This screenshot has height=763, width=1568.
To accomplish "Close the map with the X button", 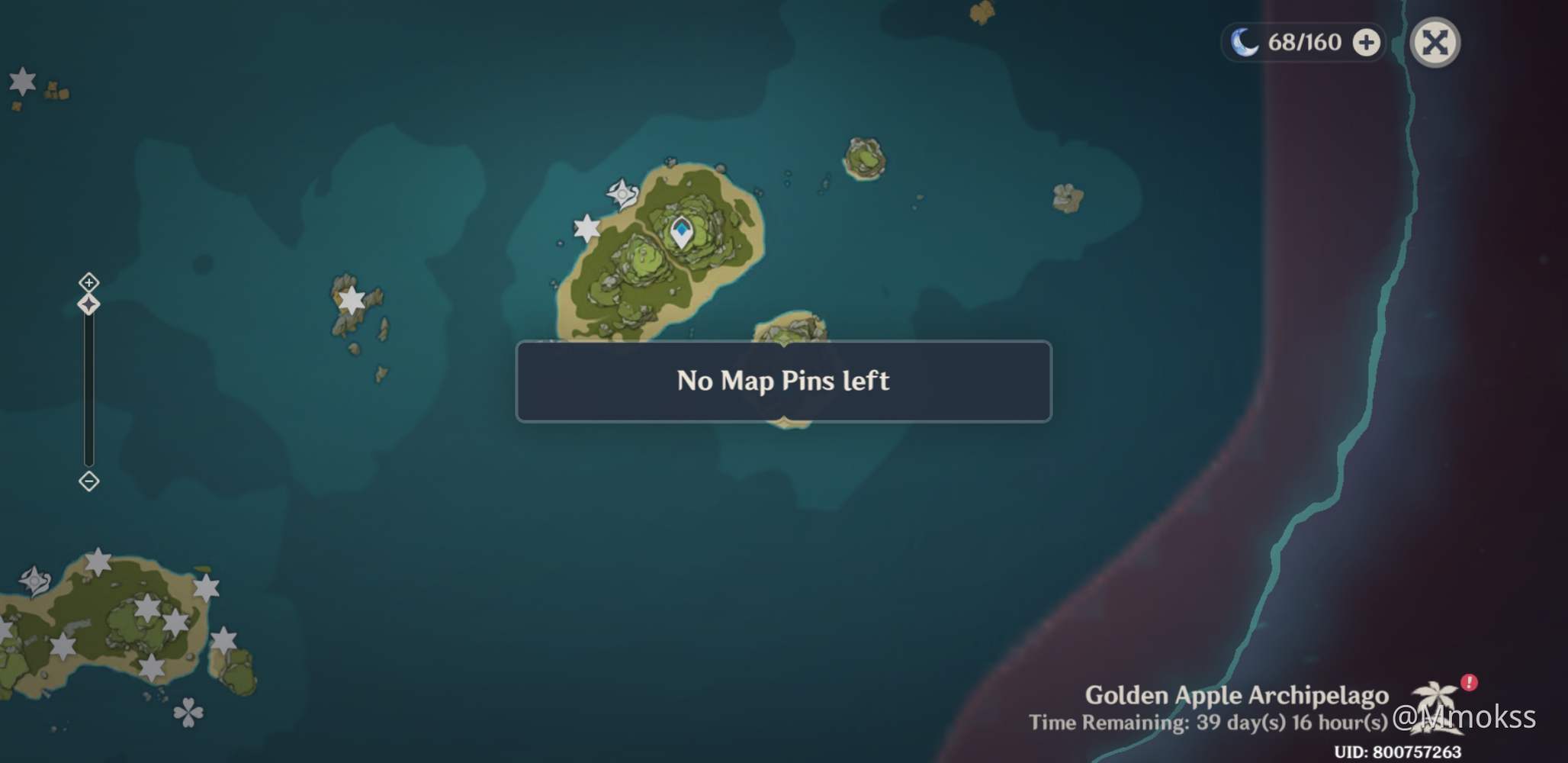I will (x=1437, y=43).
